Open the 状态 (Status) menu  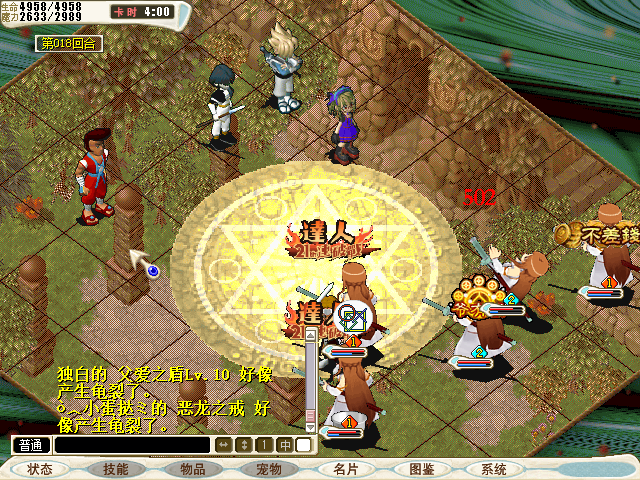41,469
